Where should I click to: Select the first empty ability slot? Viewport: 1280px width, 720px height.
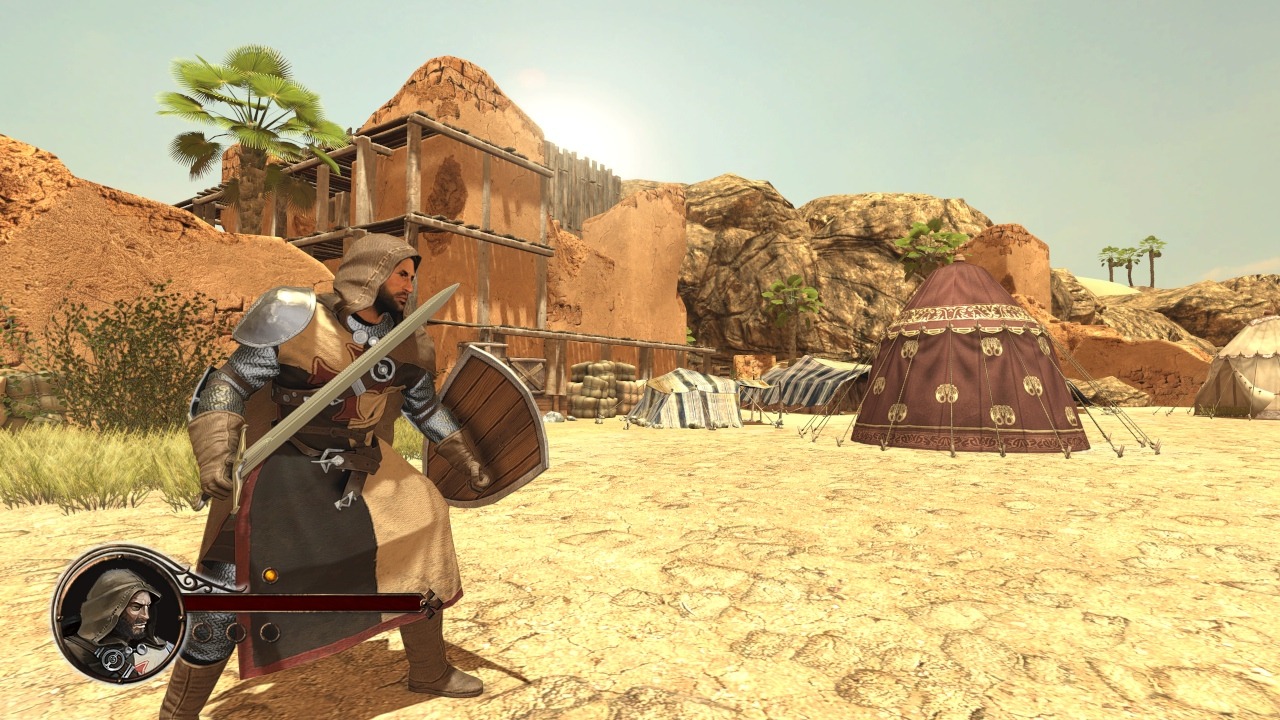[203, 631]
